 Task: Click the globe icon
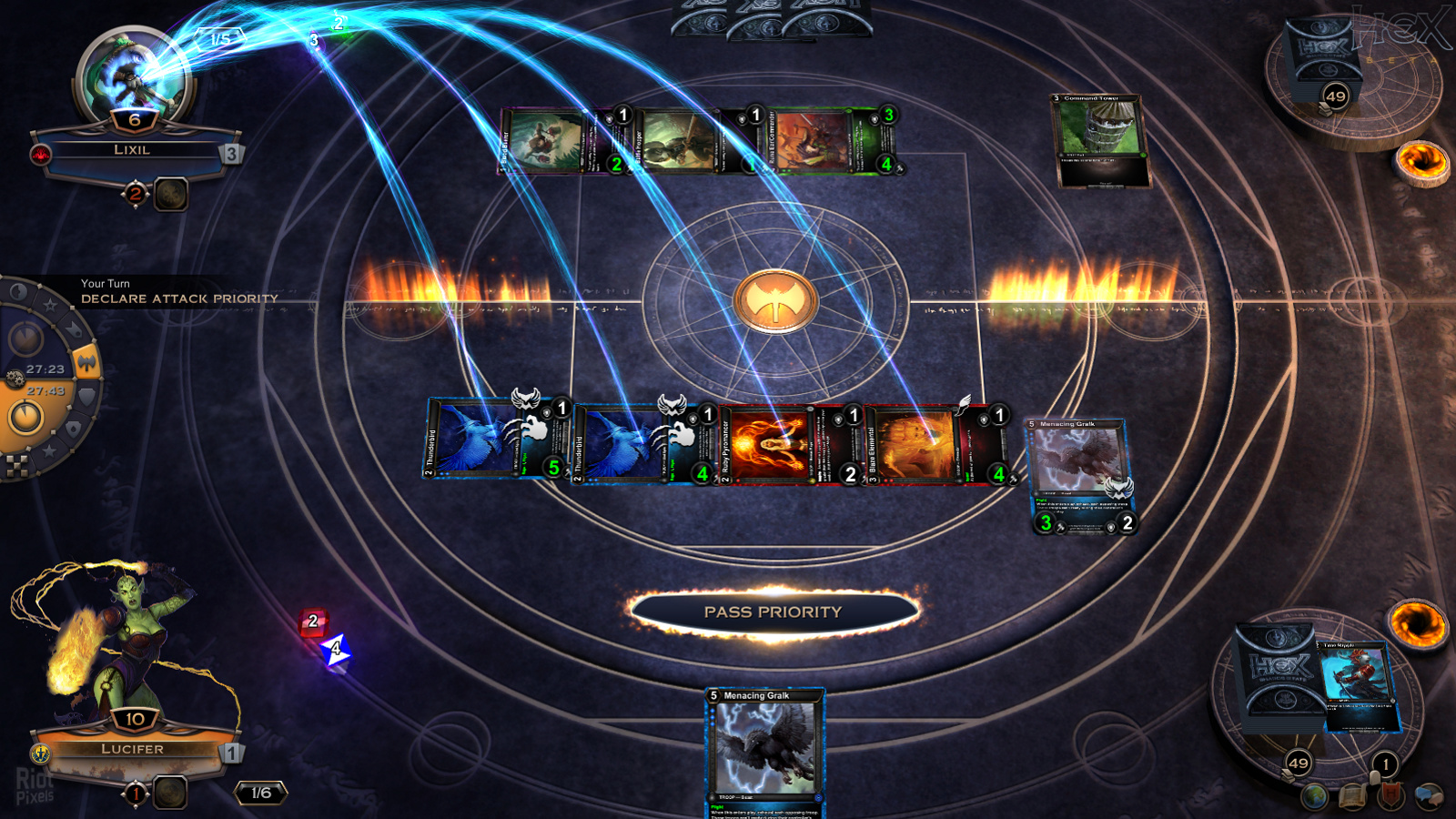click(1314, 797)
